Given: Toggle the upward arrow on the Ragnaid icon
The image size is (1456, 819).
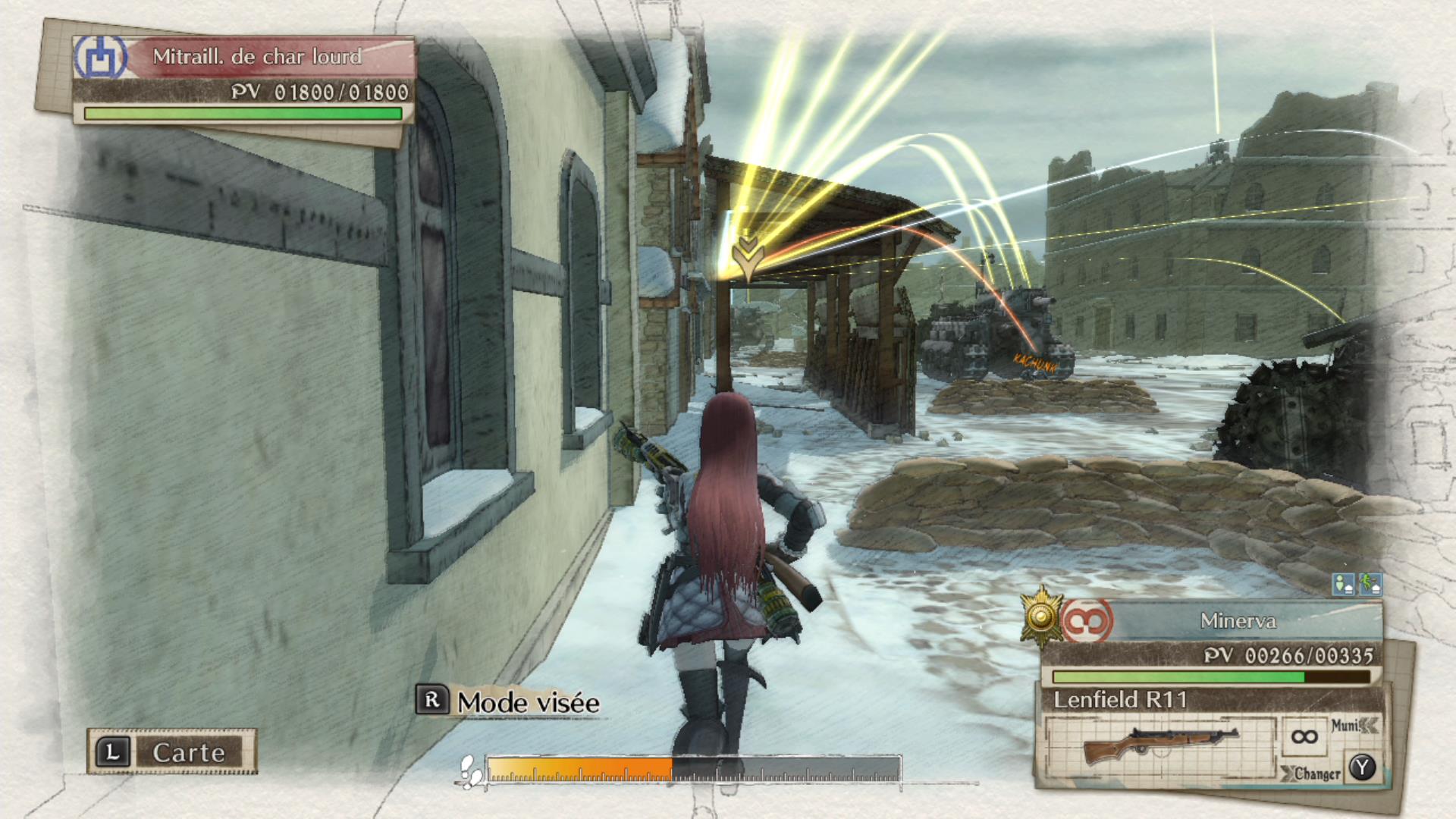Looking at the screenshot, I should coord(1349,589).
